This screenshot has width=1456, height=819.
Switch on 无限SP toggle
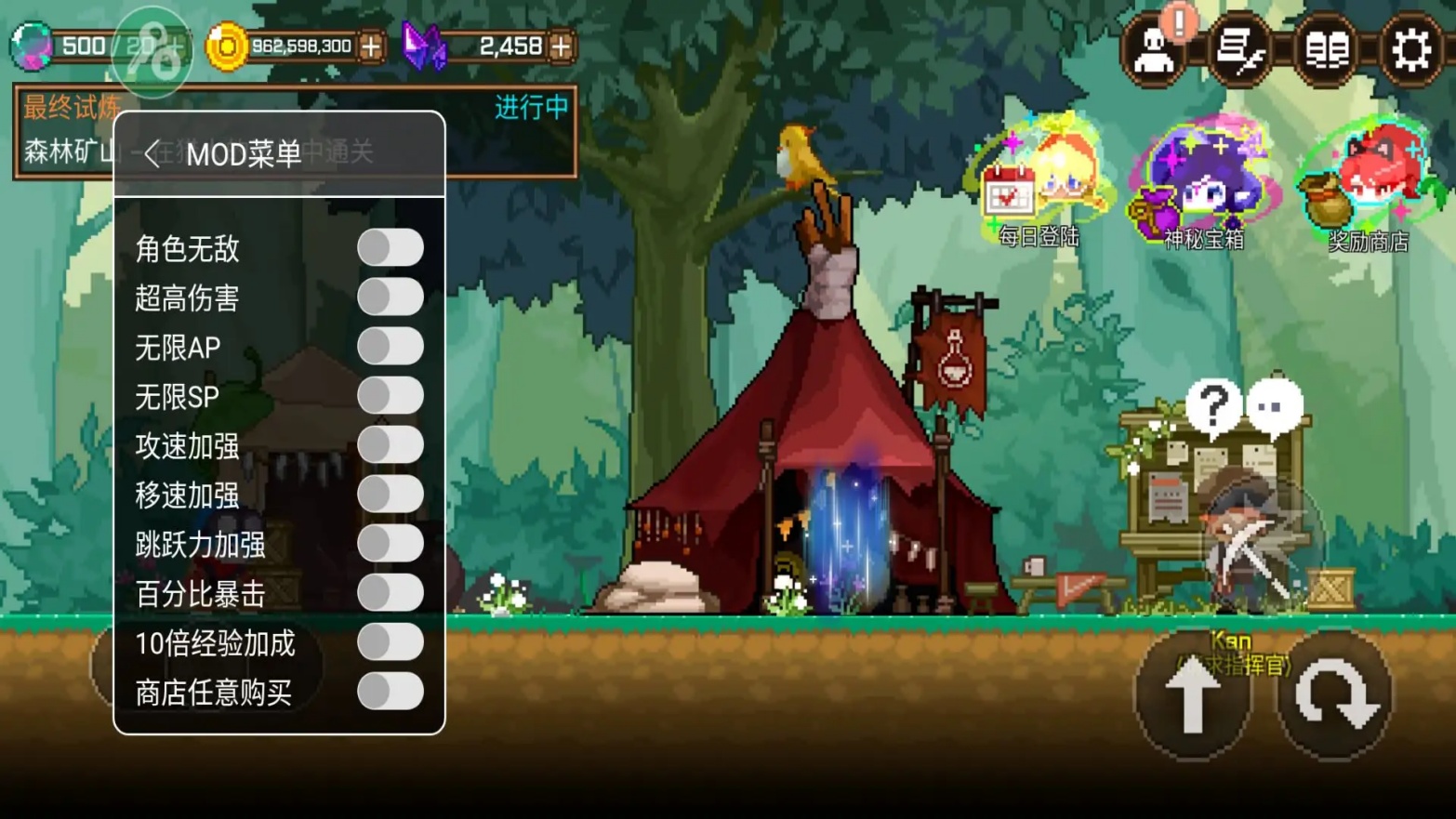click(390, 396)
